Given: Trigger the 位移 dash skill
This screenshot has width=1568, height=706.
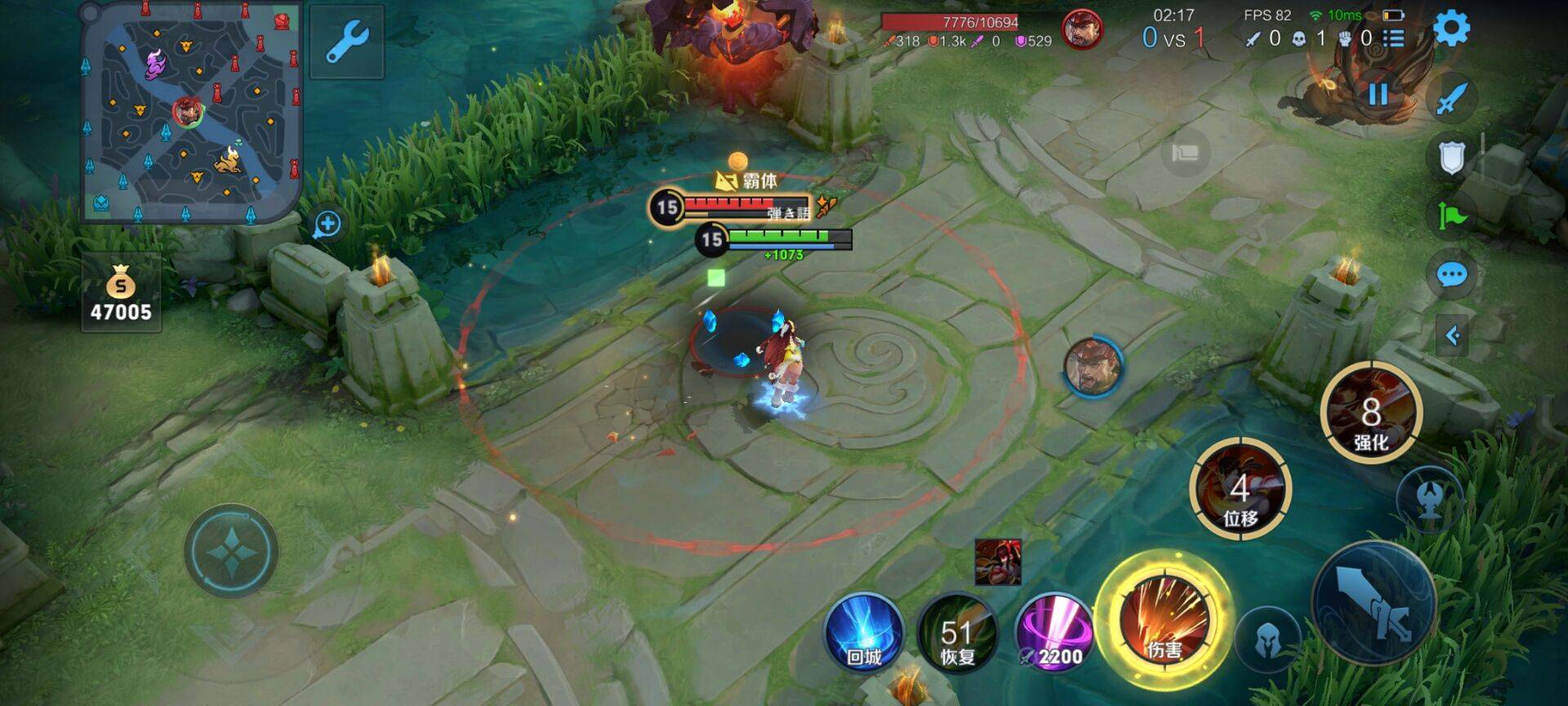Looking at the screenshot, I should (x=1240, y=489).
